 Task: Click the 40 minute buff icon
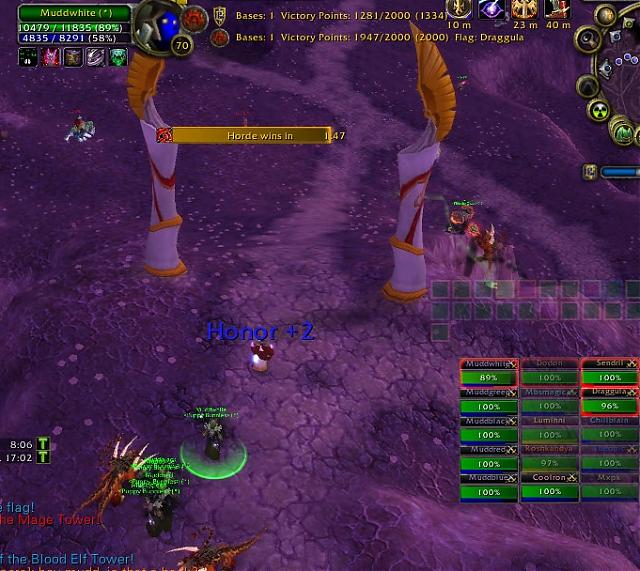559,10
